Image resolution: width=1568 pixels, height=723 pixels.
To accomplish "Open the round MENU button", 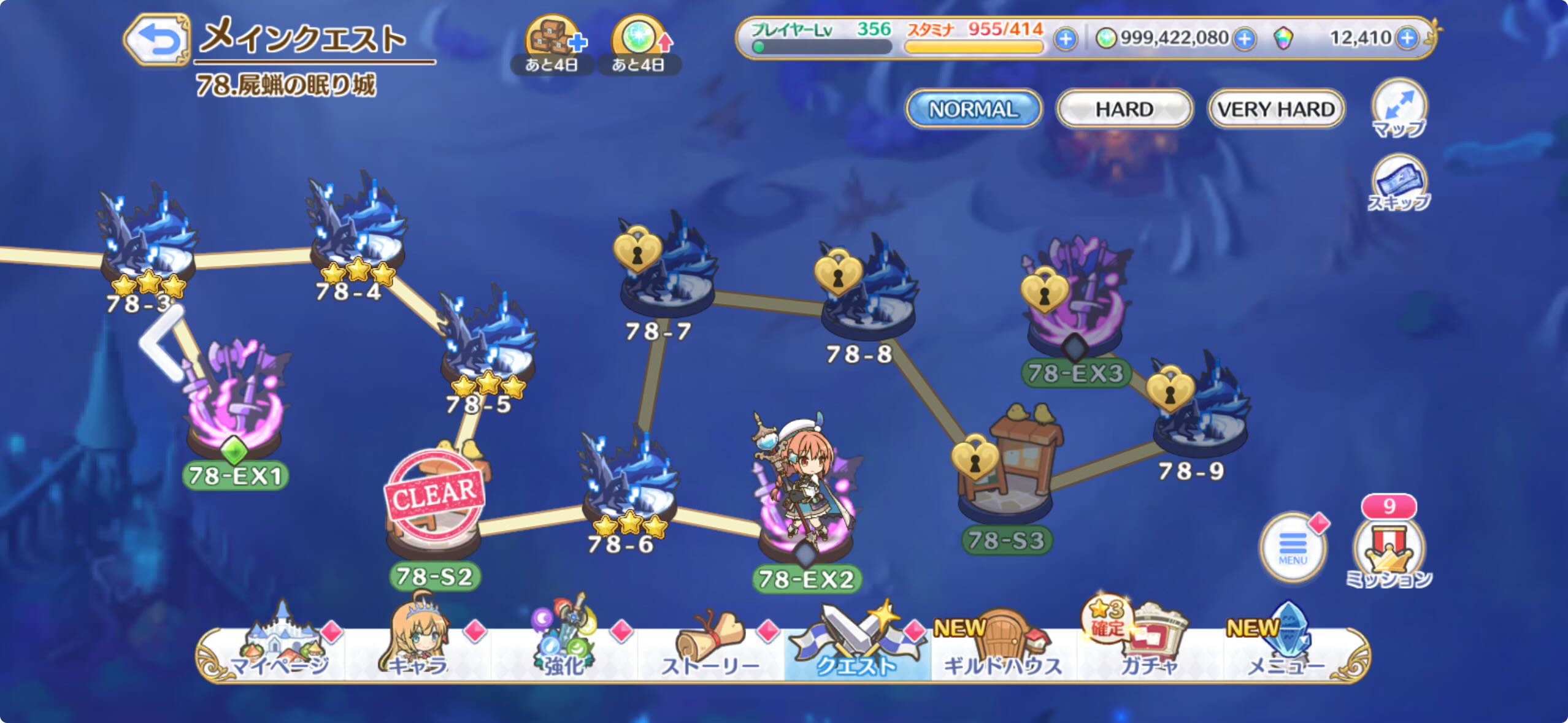I will click(x=1293, y=547).
